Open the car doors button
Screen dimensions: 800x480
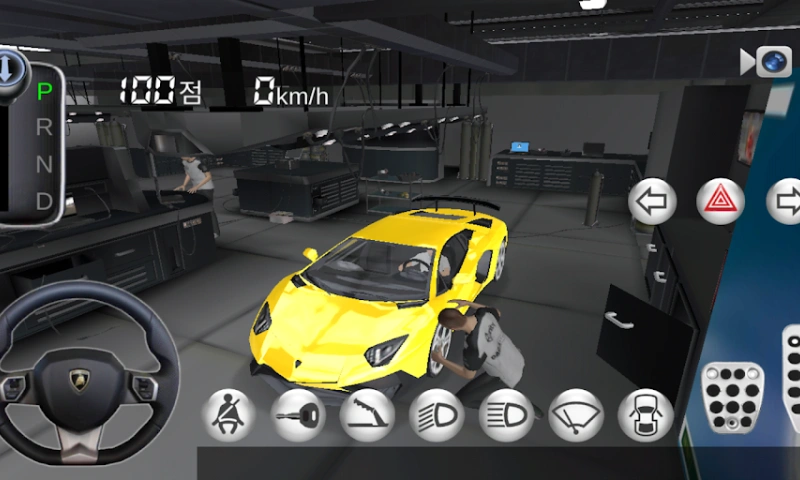pyautogui.click(x=645, y=415)
